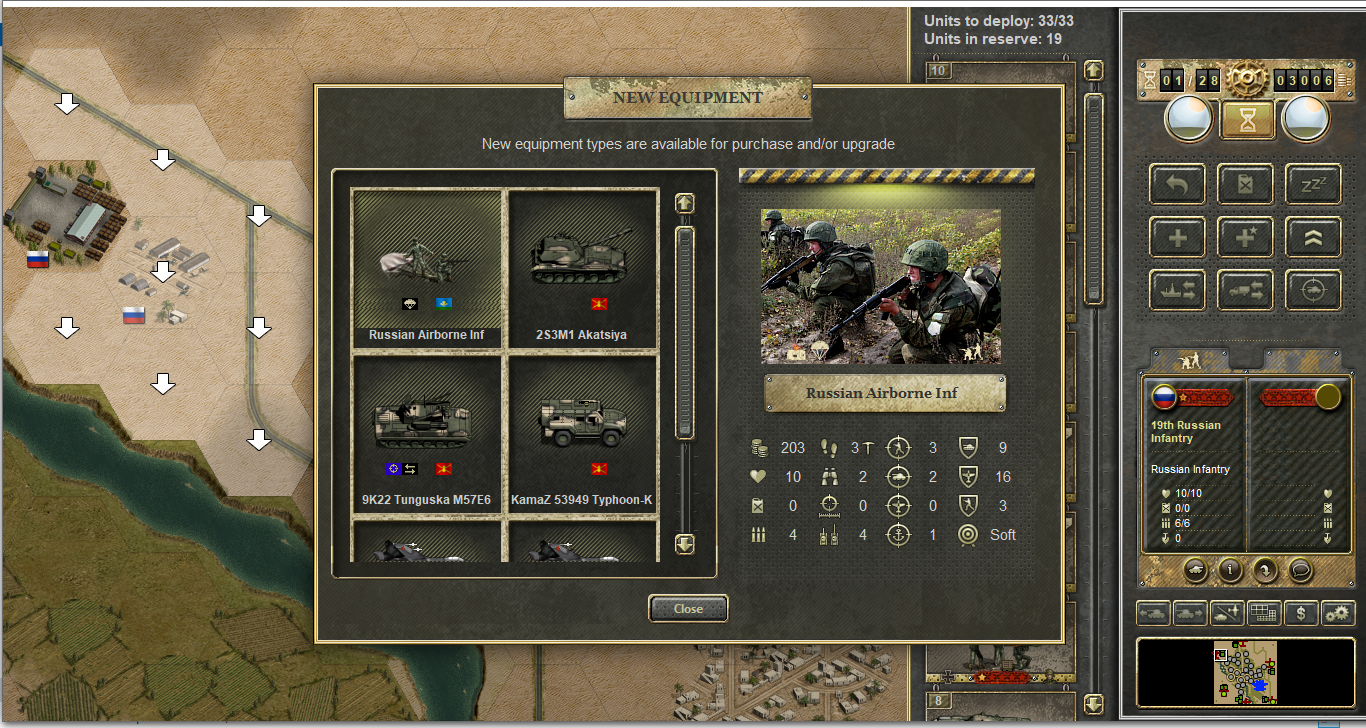Click the plus reinforcements button
Viewport: 1366px width, 728px height.
[x=1177, y=237]
